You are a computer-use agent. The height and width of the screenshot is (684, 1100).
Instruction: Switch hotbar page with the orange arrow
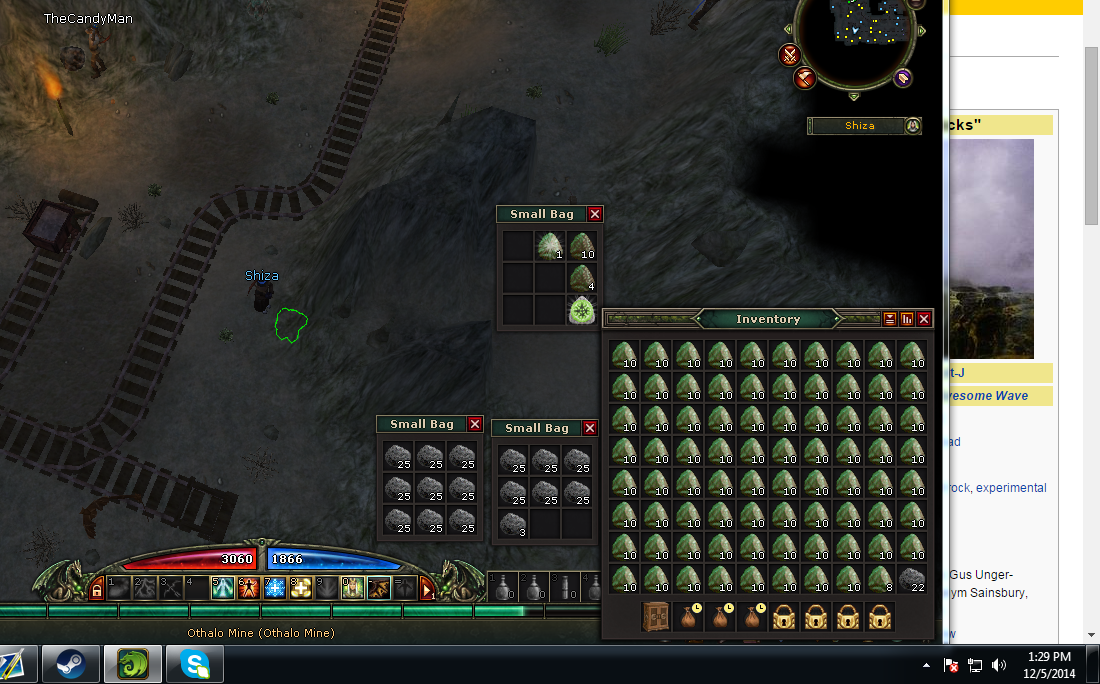427,588
